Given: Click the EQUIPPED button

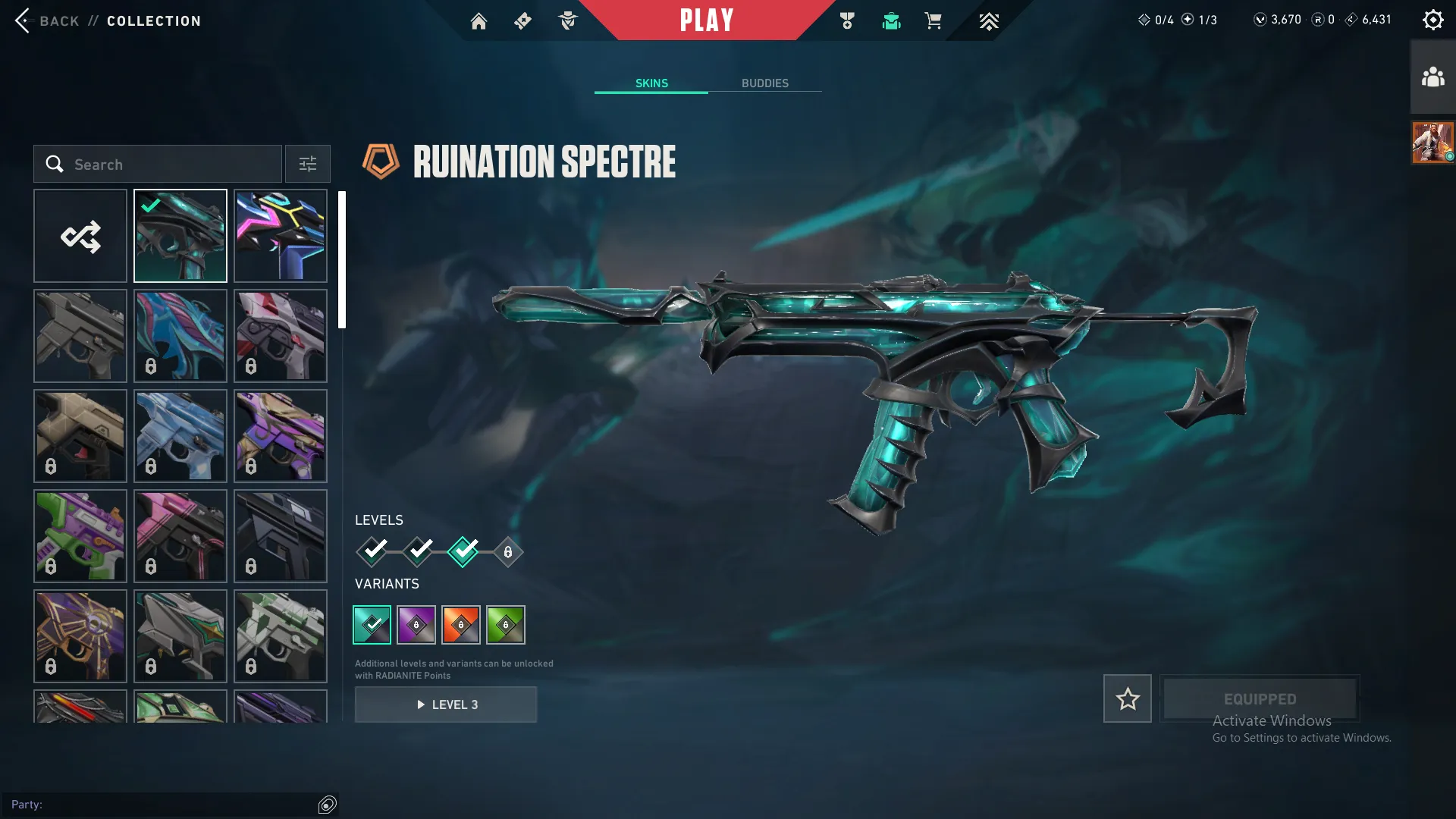Looking at the screenshot, I should [1260, 698].
